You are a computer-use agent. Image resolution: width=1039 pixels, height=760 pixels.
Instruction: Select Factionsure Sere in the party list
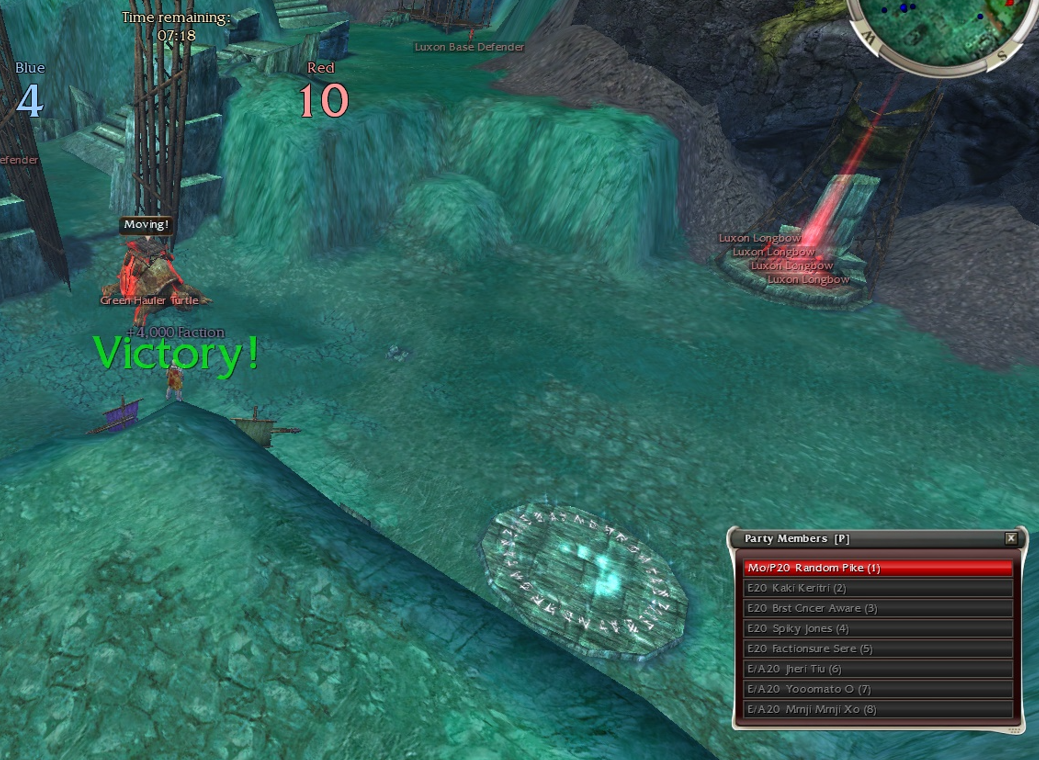coord(878,648)
